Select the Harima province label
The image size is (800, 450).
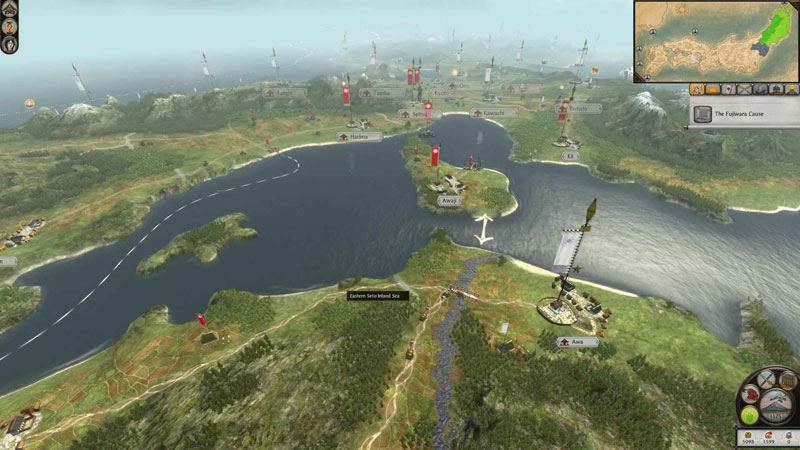pos(359,137)
